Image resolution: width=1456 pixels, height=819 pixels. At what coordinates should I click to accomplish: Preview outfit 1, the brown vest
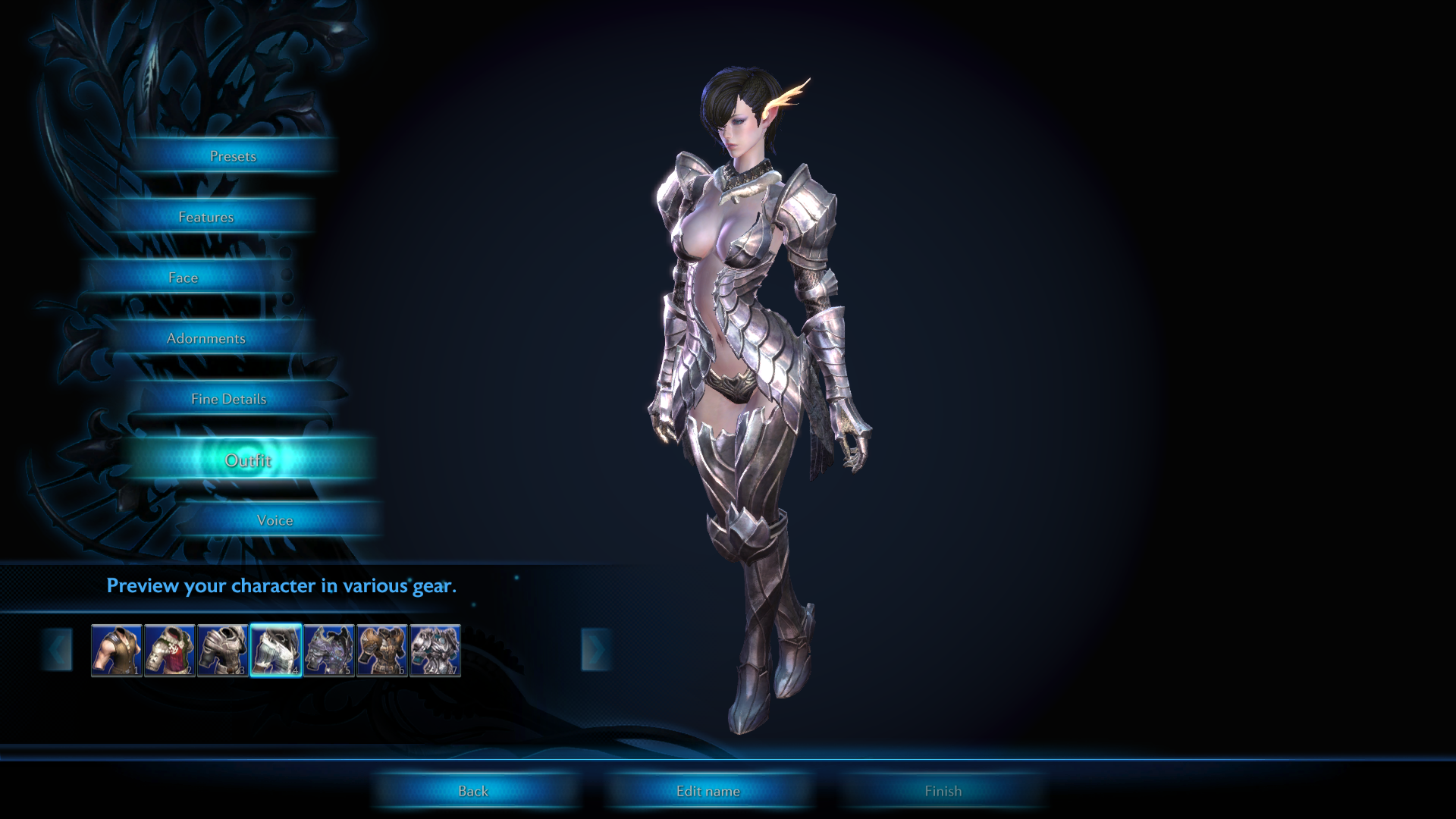click(117, 650)
